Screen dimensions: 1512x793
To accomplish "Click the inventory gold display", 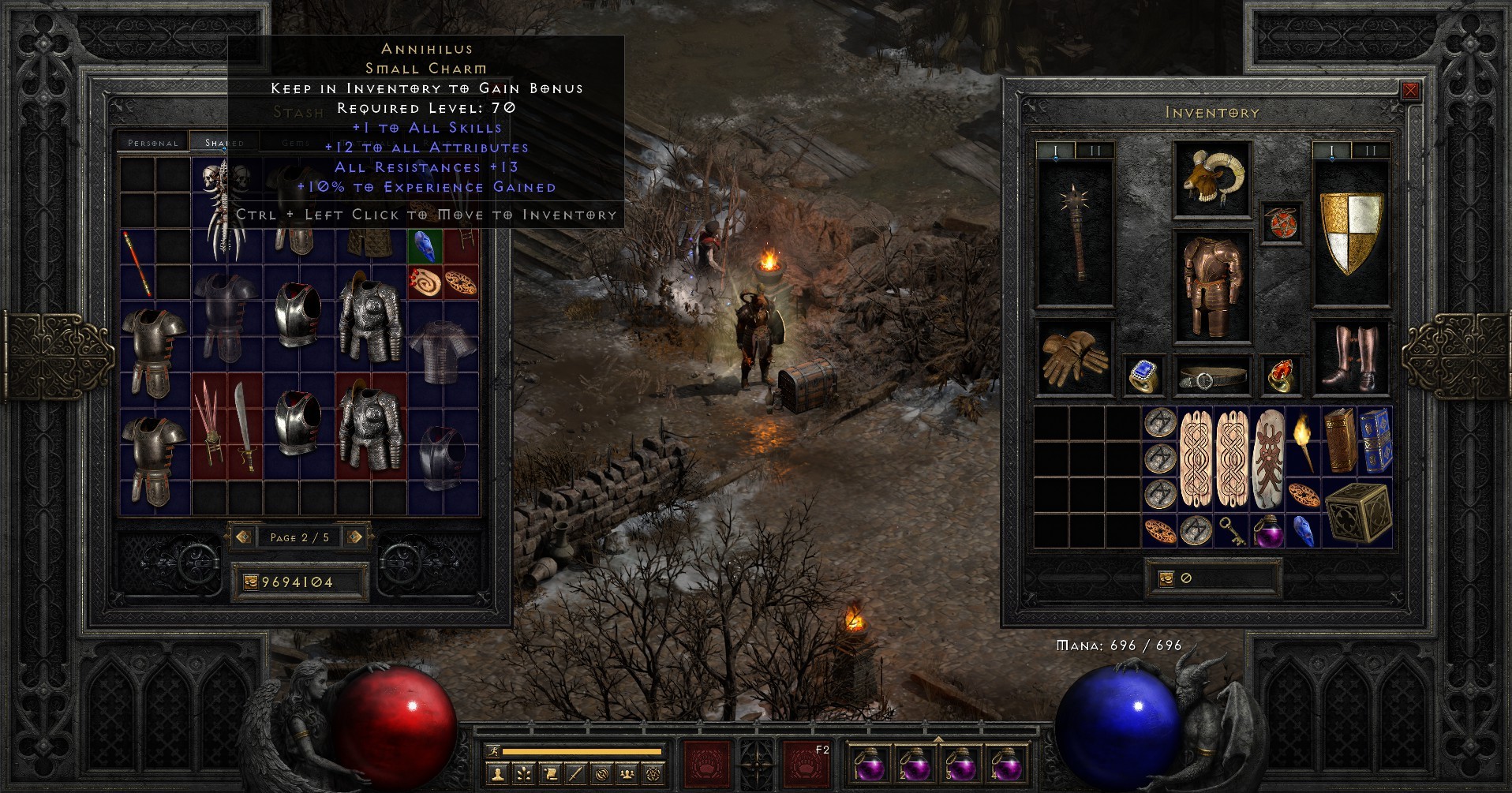I will [1213, 578].
